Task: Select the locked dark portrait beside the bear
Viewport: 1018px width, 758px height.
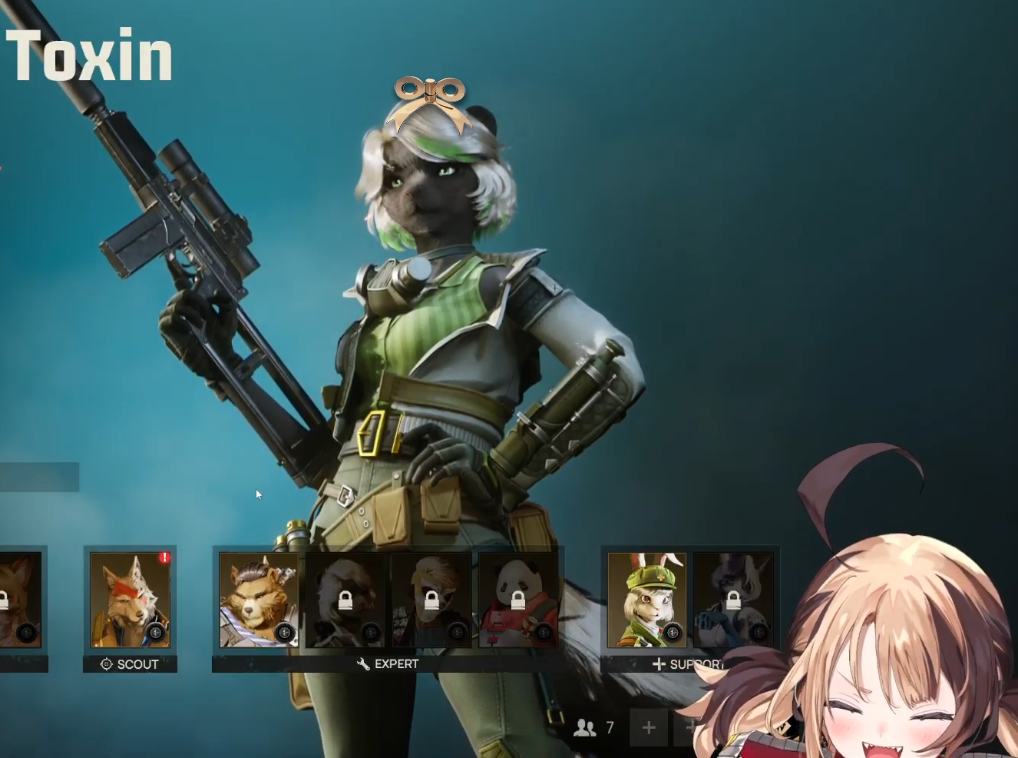Action: click(x=344, y=599)
